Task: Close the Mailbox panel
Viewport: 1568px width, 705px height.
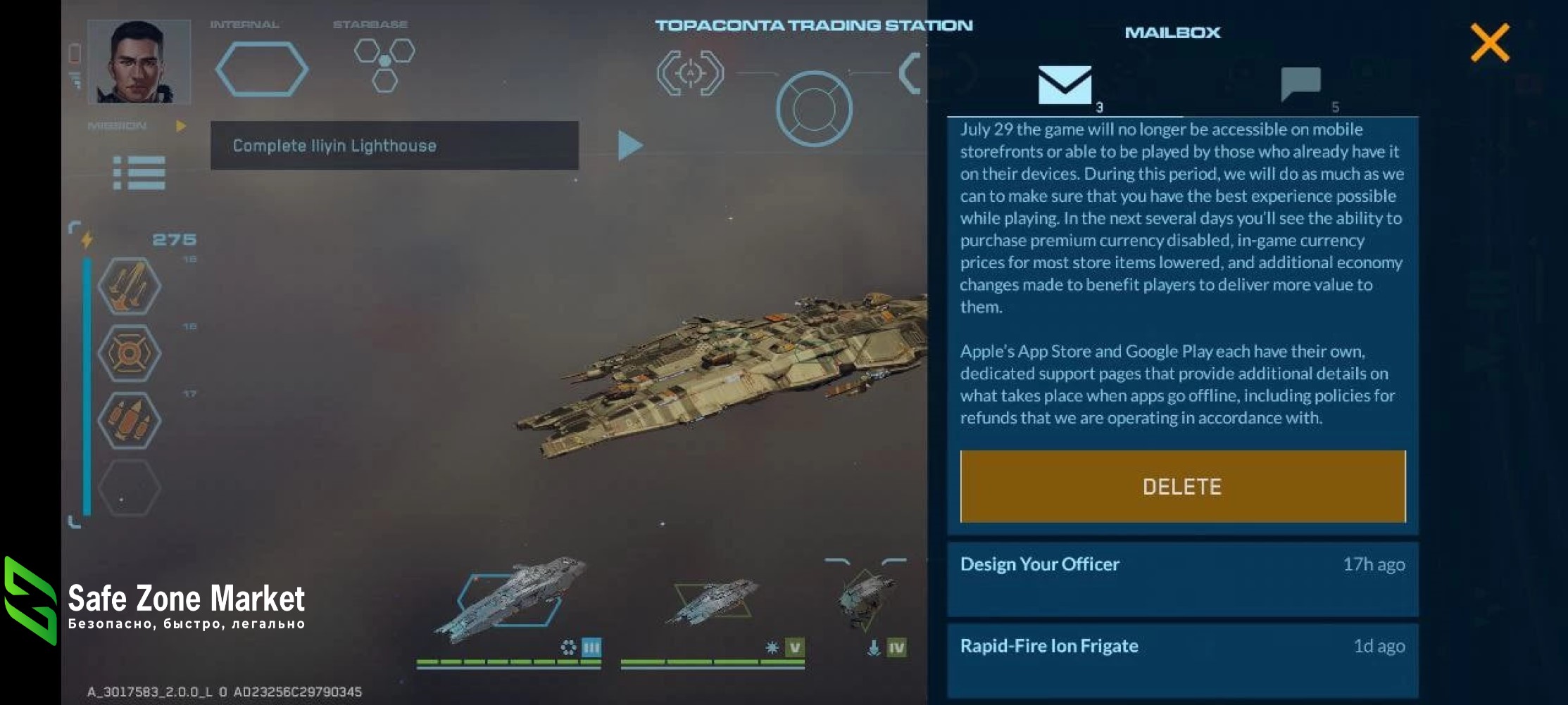Action: pyautogui.click(x=1489, y=43)
